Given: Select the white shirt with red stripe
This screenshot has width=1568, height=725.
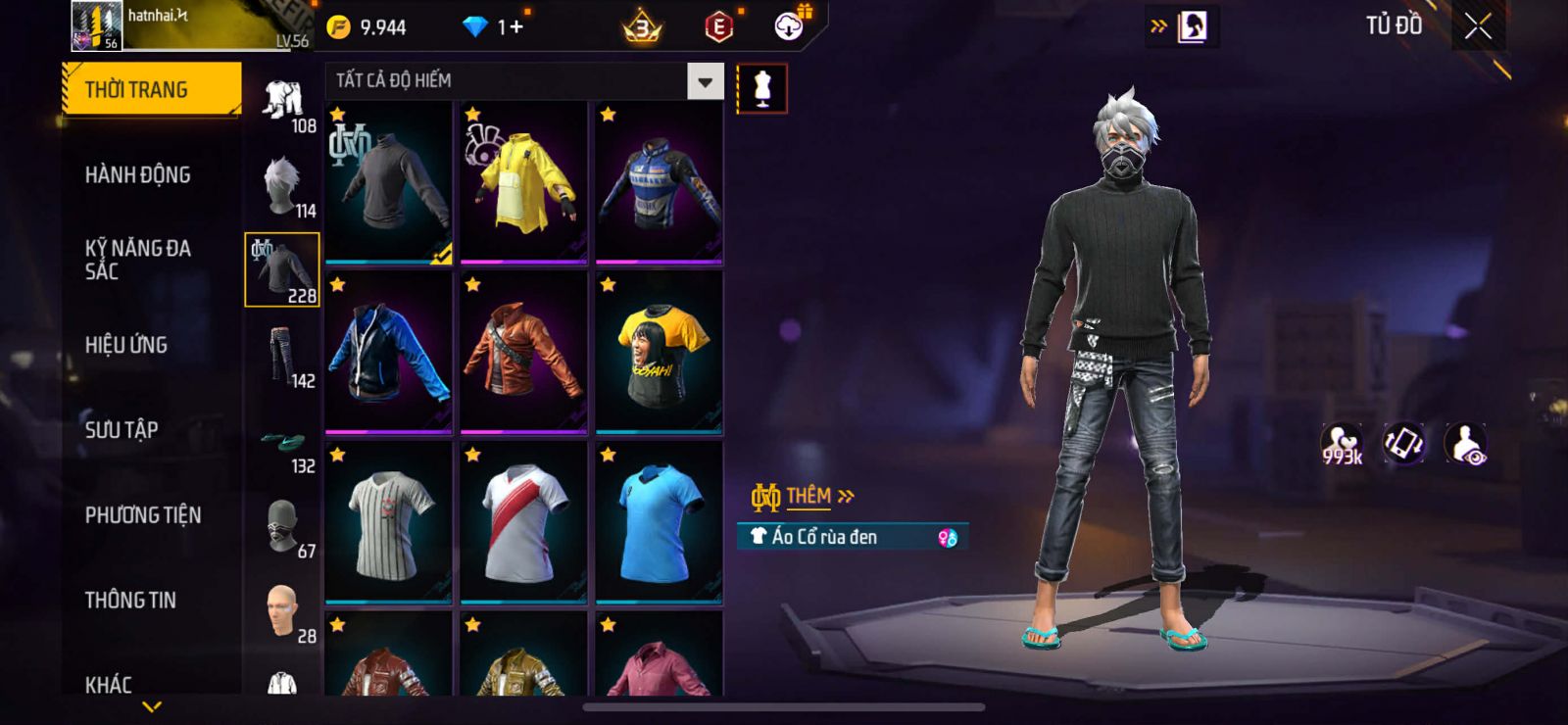Looking at the screenshot, I should pyautogui.click(x=523, y=522).
